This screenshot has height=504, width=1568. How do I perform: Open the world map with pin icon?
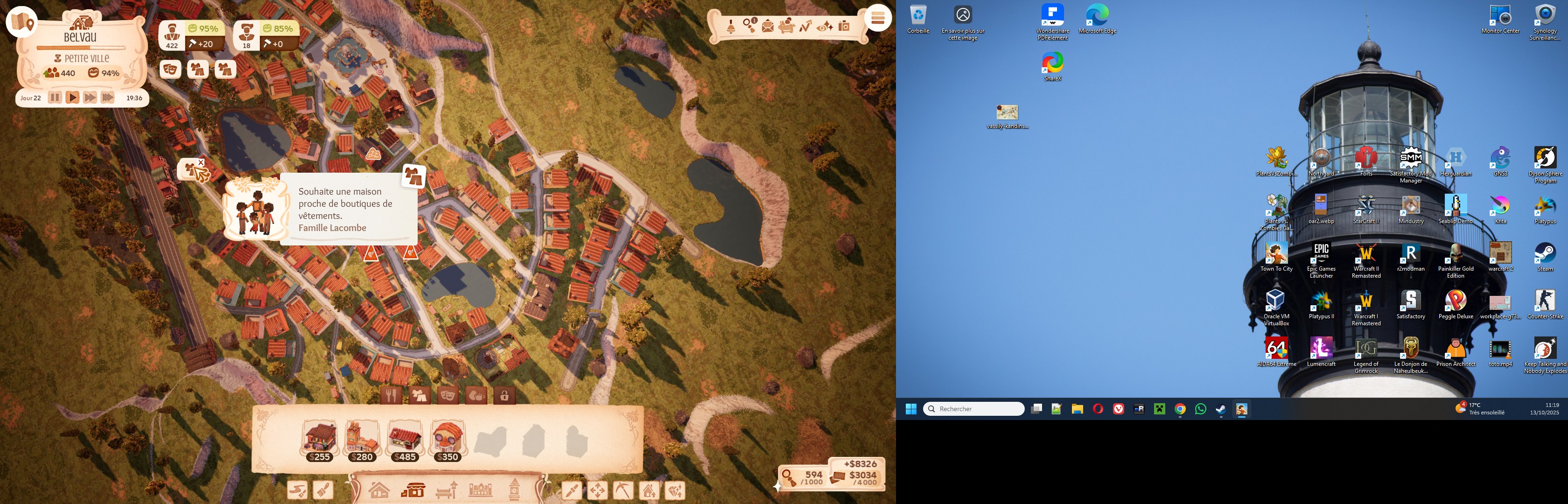pos(22,22)
